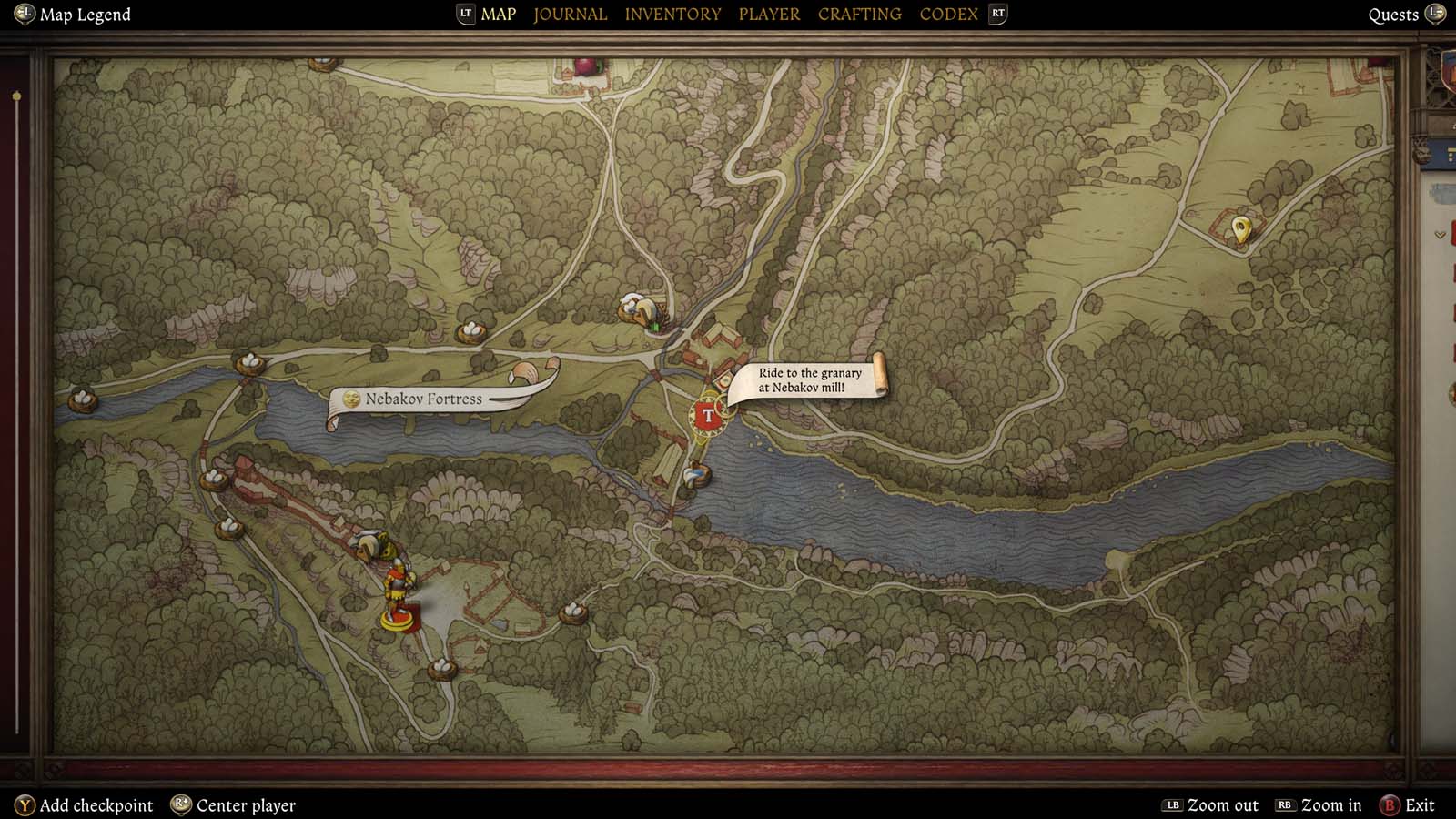Click the quest objective scroll about Nebakov mill
This screenshot has height=819, width=1456.
(808, 379)
